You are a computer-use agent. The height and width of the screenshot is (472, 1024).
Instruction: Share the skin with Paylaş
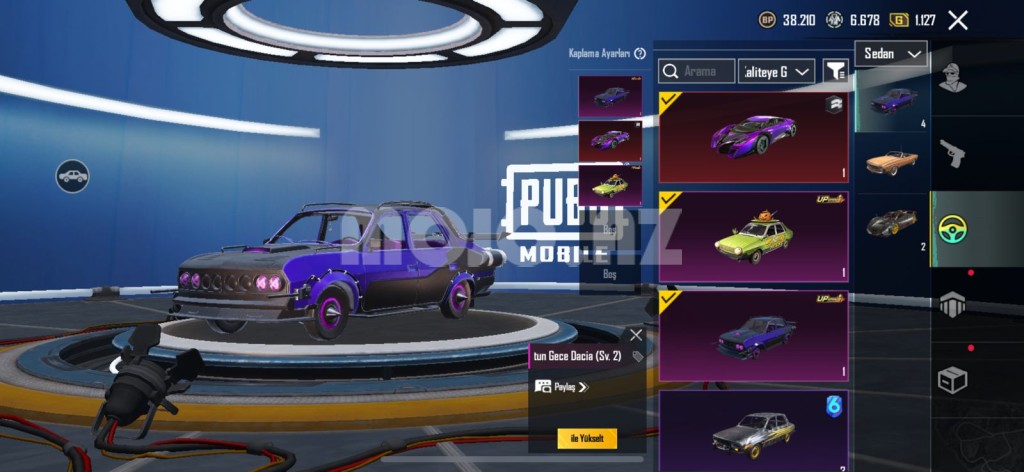562,387
